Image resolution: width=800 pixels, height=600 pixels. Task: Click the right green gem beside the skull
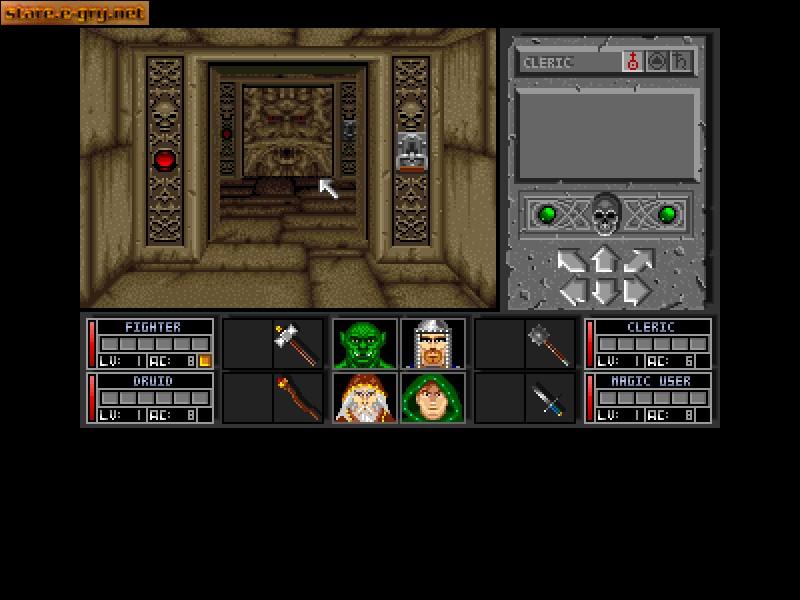(667, 214)
